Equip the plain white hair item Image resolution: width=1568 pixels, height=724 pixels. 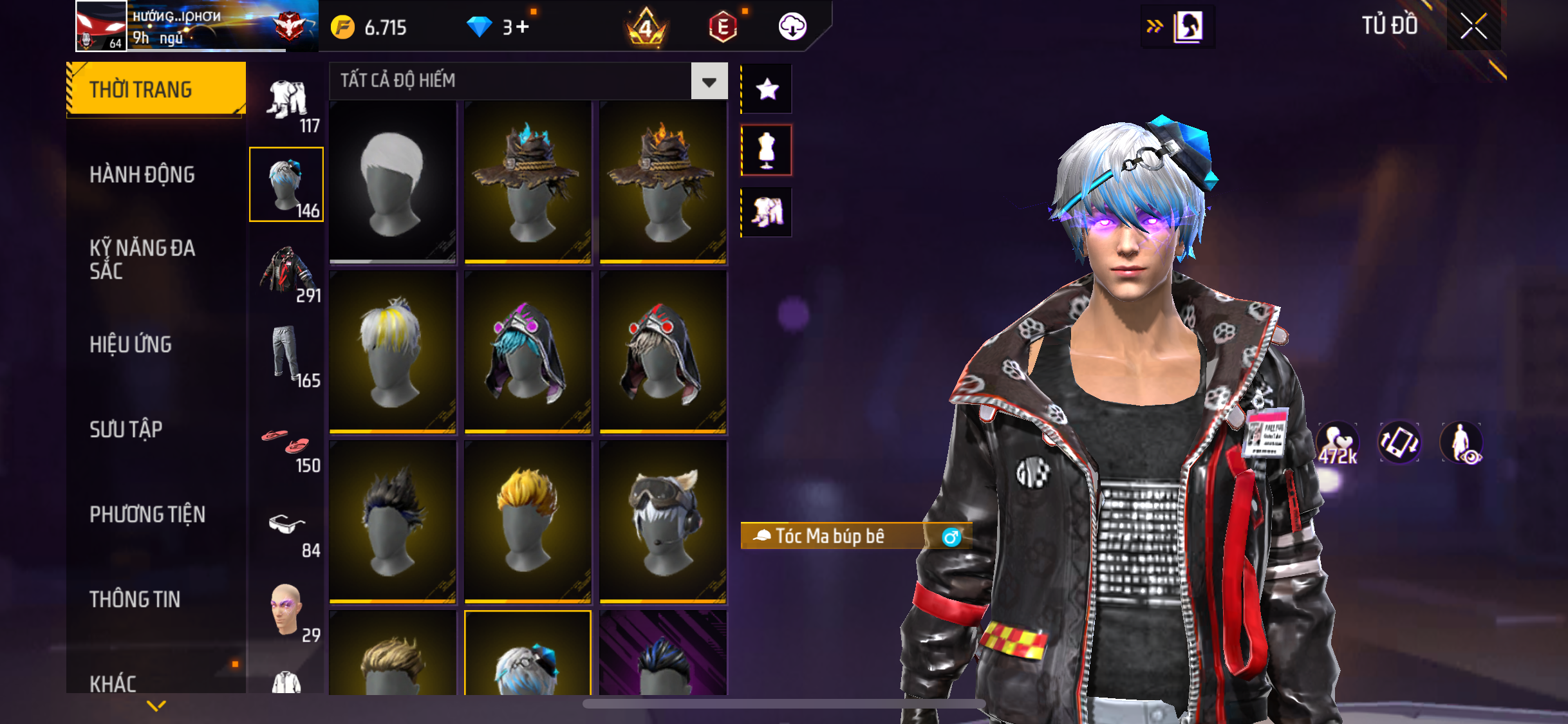point(393,181)
